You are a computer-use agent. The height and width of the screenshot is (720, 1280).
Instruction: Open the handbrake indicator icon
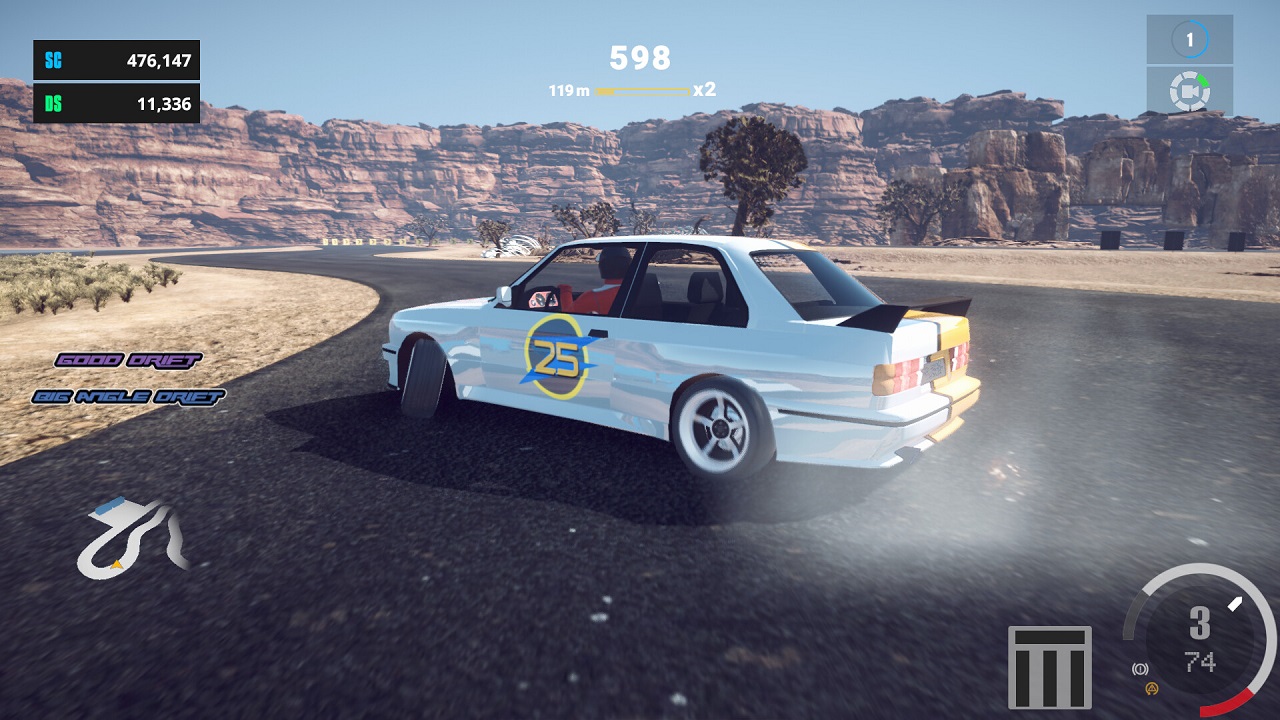point(1140,668)
